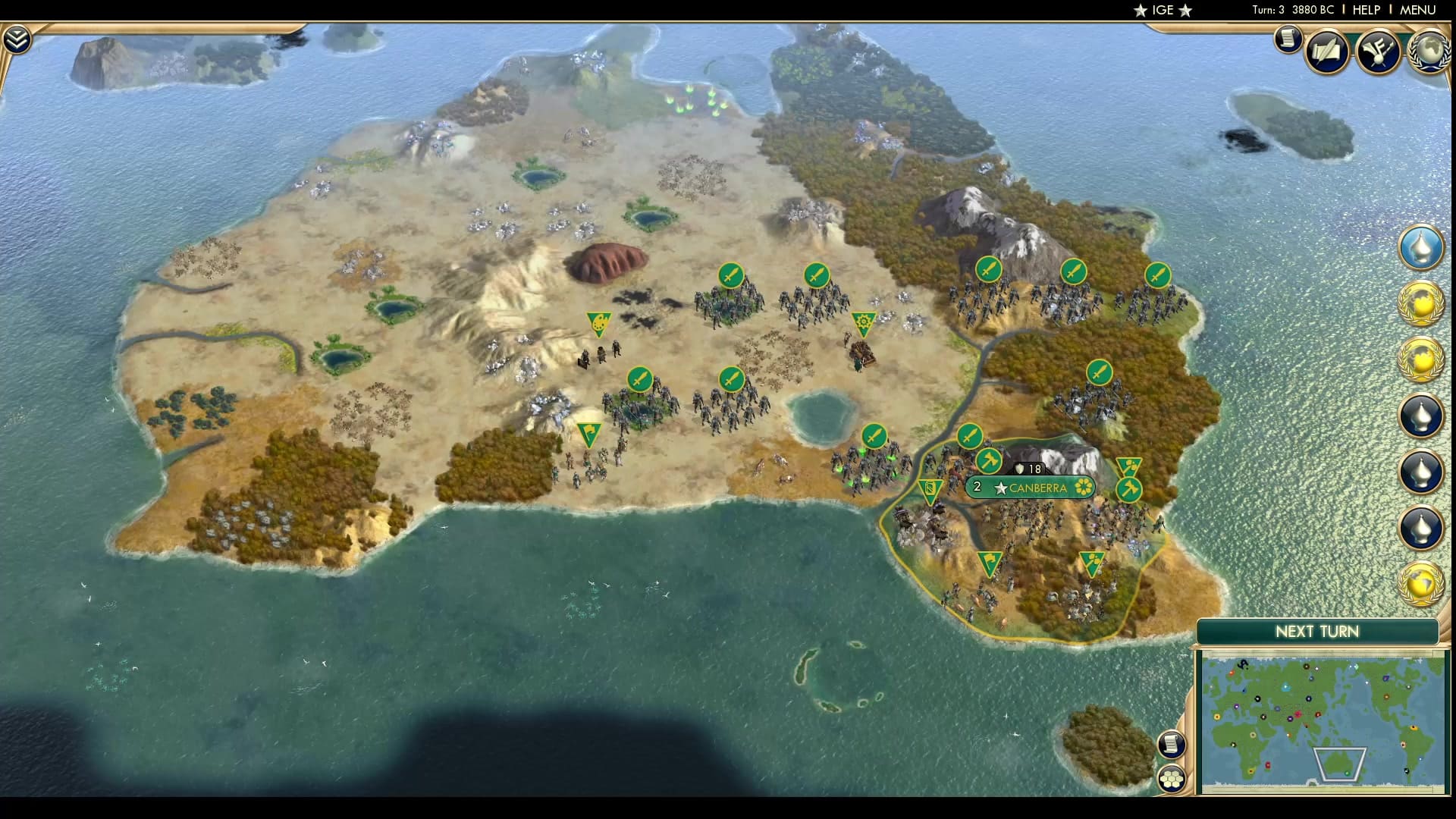Toggle the hex strategic view icon near the minimap
The height and width of the screenshot is (819, 1456).
(1172, 777)
